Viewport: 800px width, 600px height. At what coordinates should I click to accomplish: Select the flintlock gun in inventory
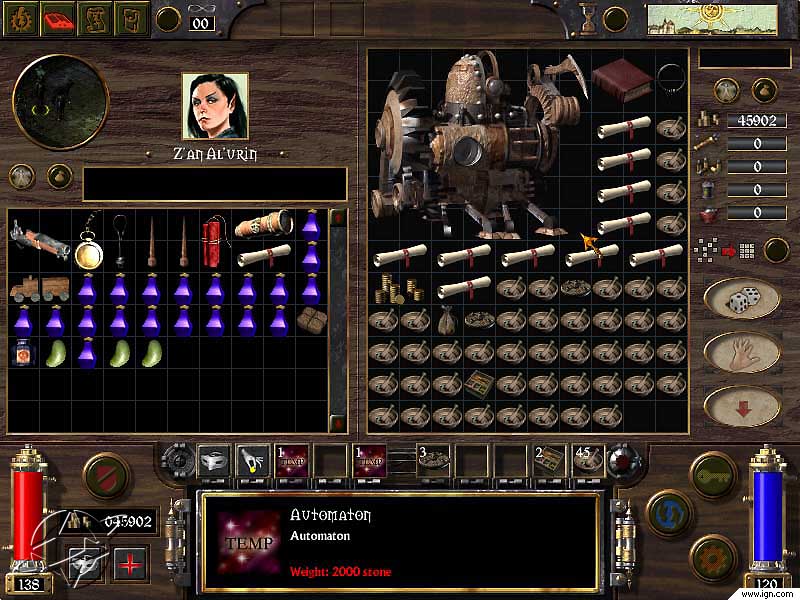click(39, 240)
